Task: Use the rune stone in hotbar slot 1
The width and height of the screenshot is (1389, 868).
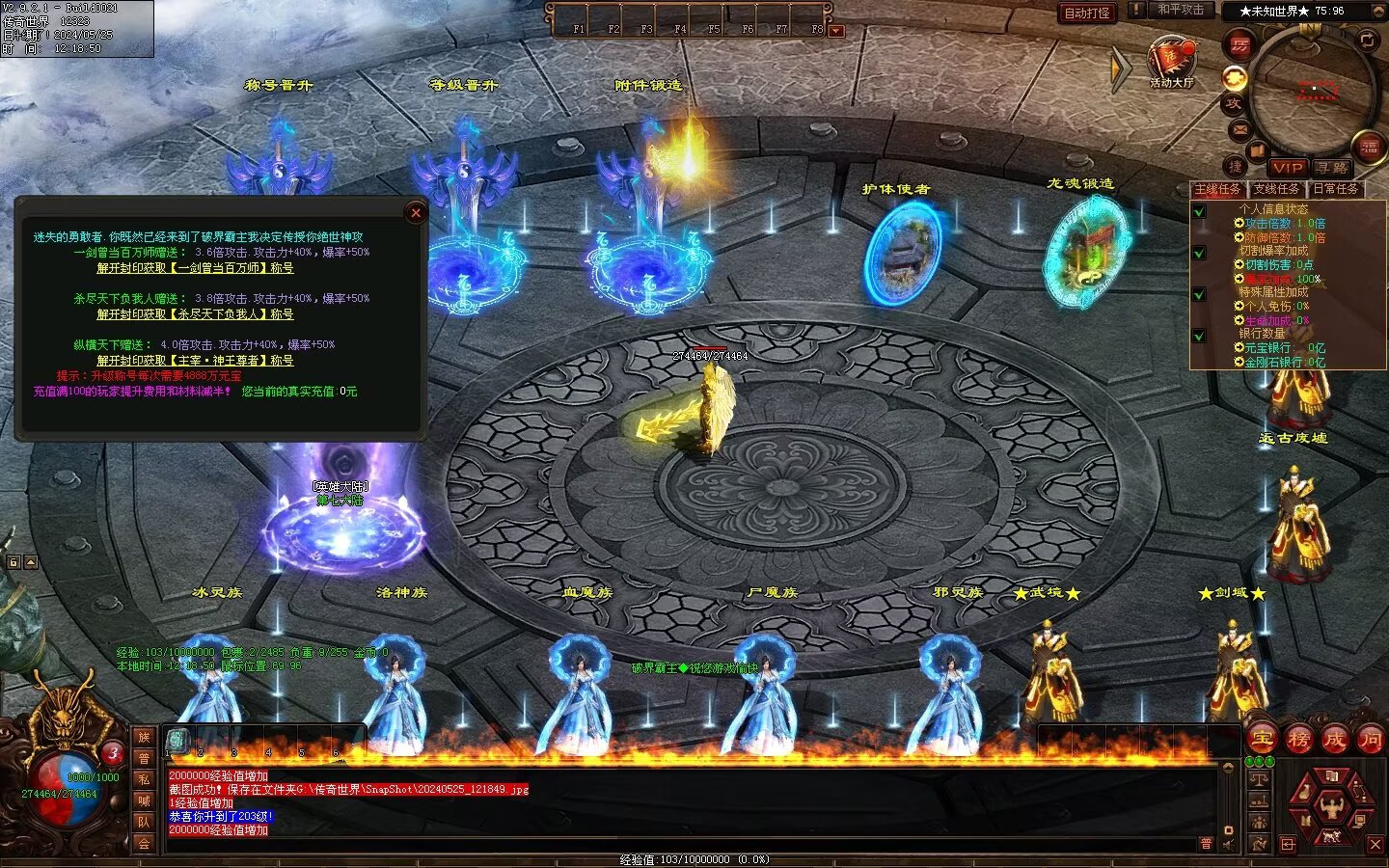Action: (x=177, y=741)
